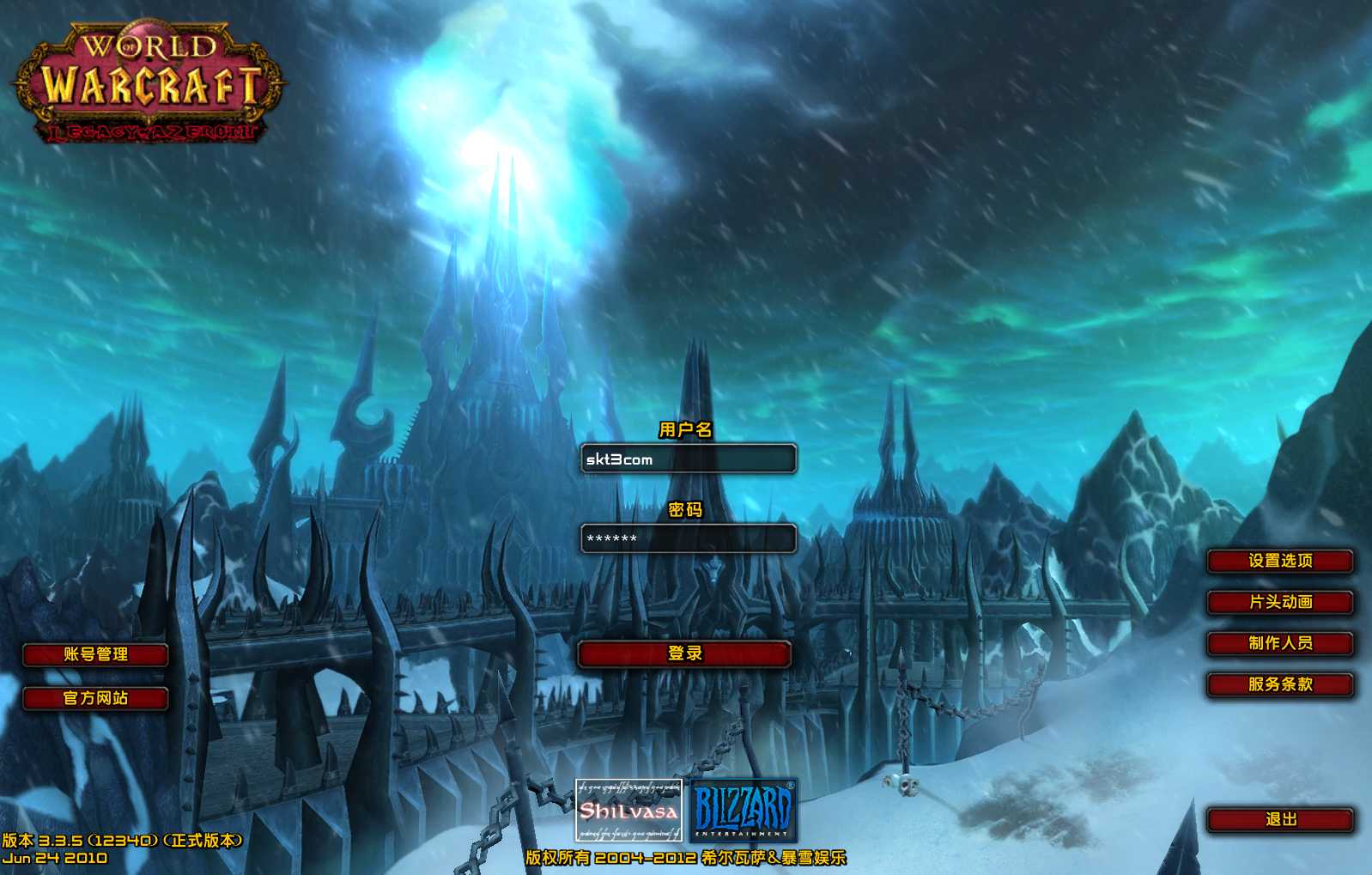Play the 片头动画 intro cinematic

click(1280, 602)
